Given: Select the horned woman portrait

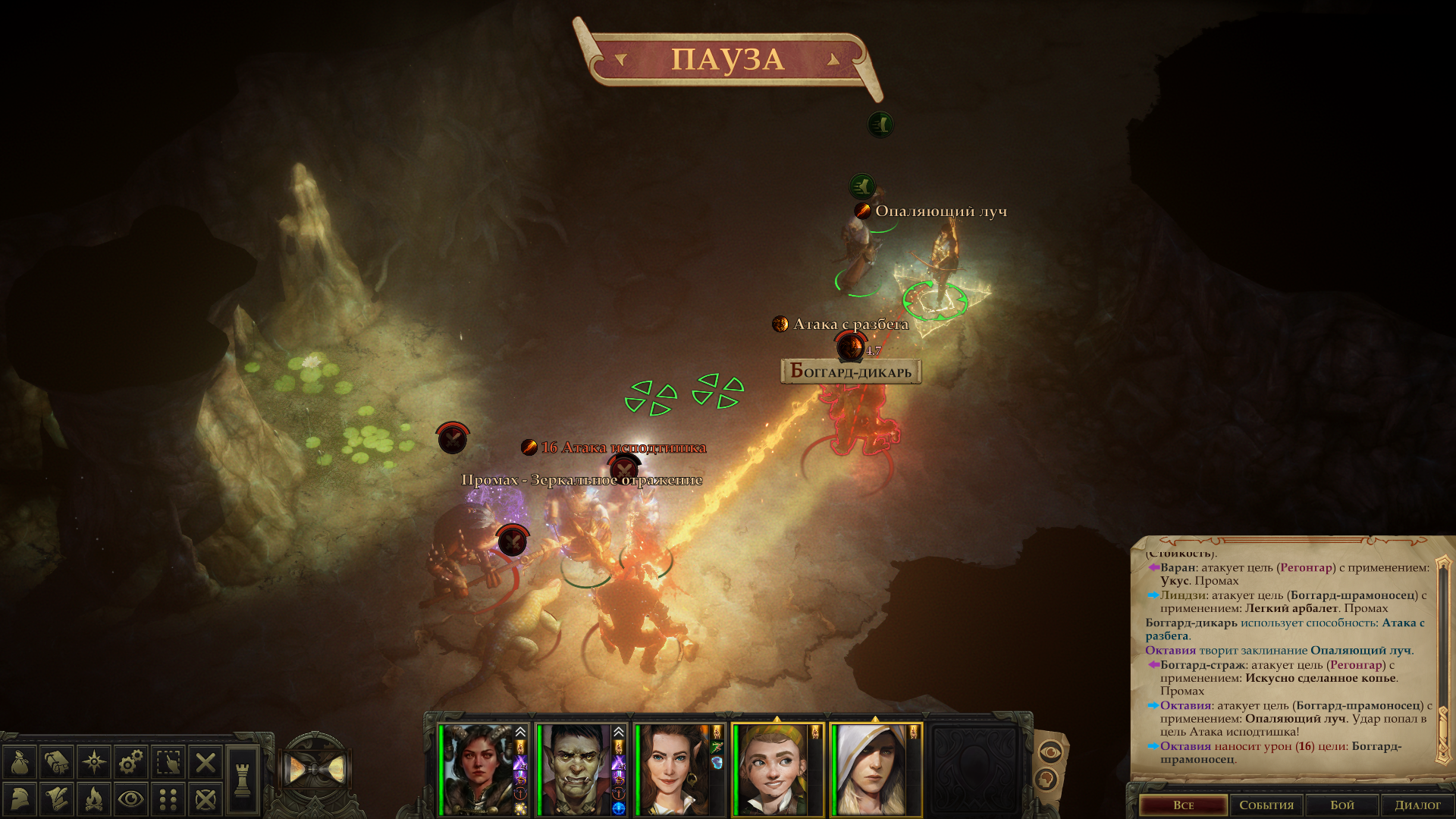Looking at the screenshot, I should pos(479,769).
